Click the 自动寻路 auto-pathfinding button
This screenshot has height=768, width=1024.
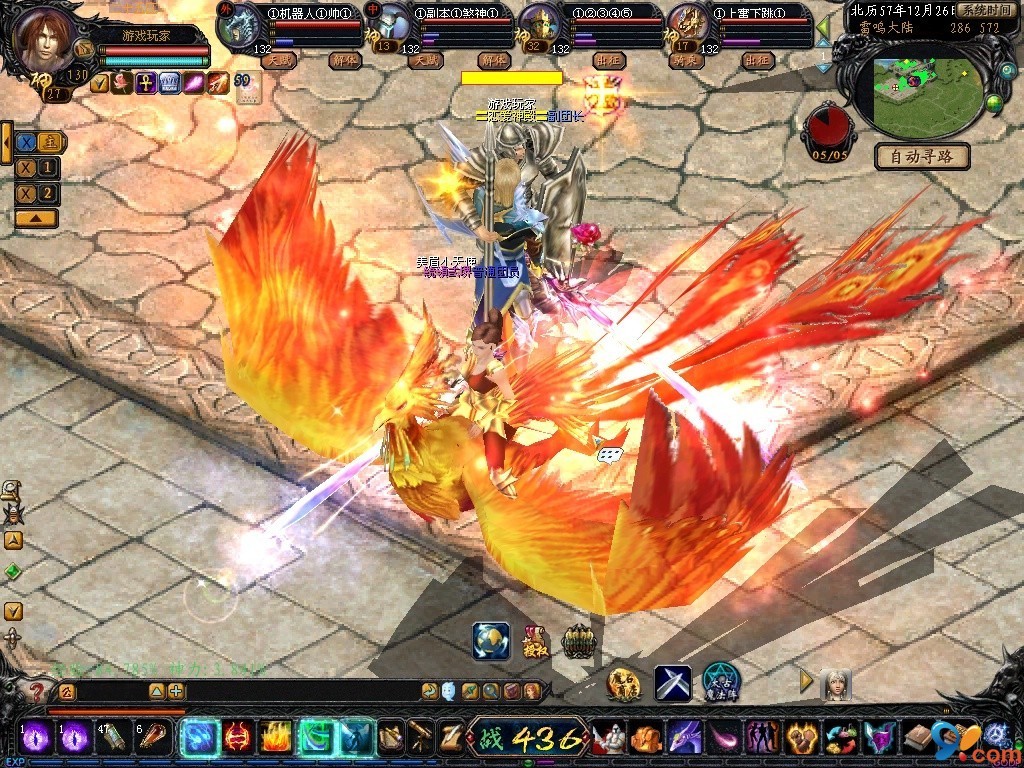pyautogui.click(x=922, y=156)
